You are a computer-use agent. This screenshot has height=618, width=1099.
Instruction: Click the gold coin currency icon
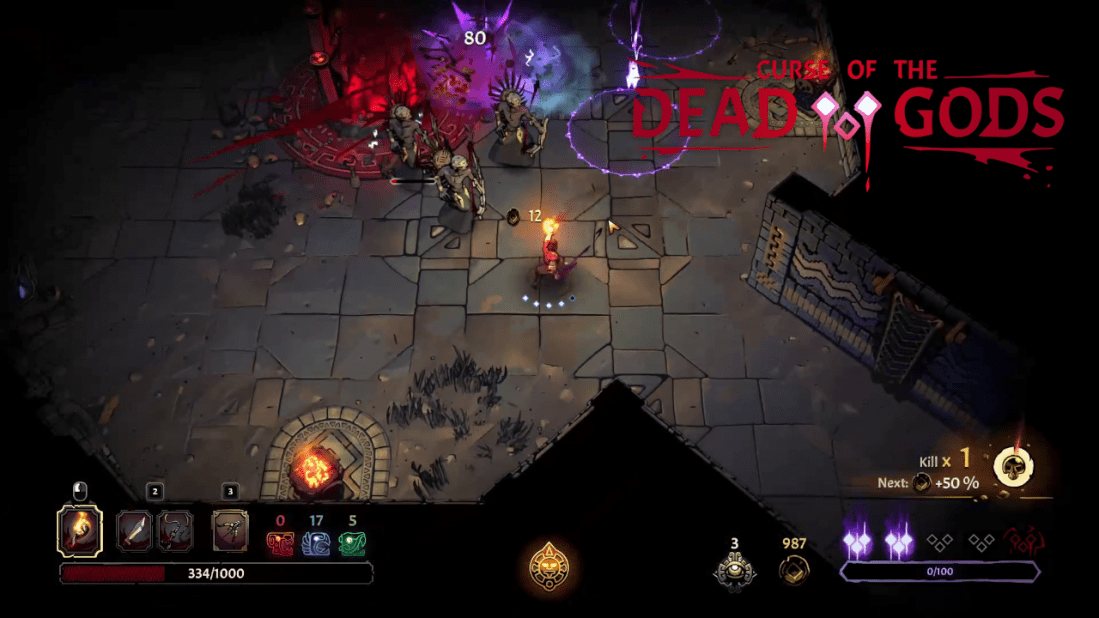(794, 572)
